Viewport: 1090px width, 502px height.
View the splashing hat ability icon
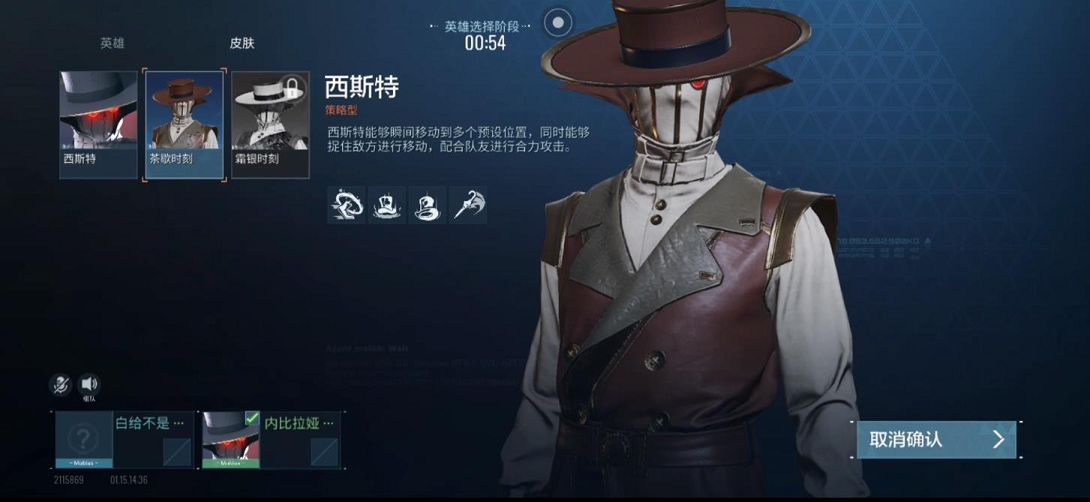pos(387,205)
